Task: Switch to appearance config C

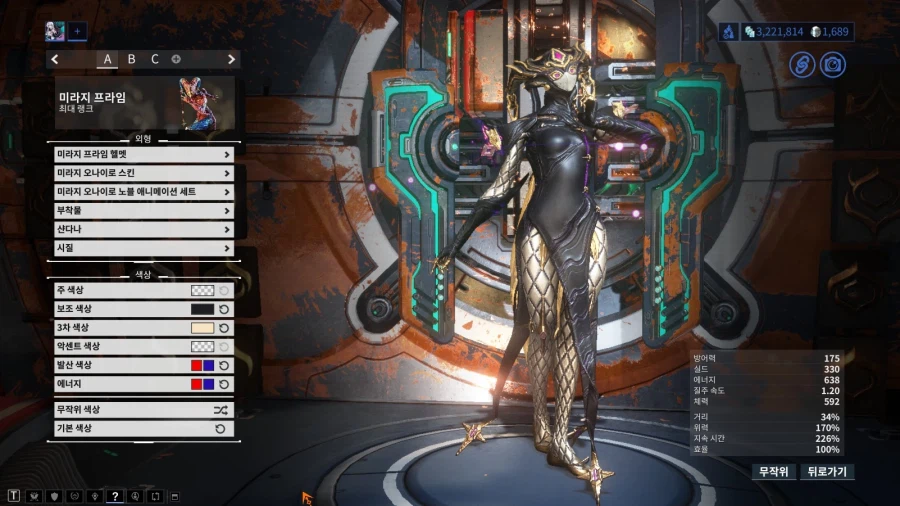Action: tap(155, 59)
